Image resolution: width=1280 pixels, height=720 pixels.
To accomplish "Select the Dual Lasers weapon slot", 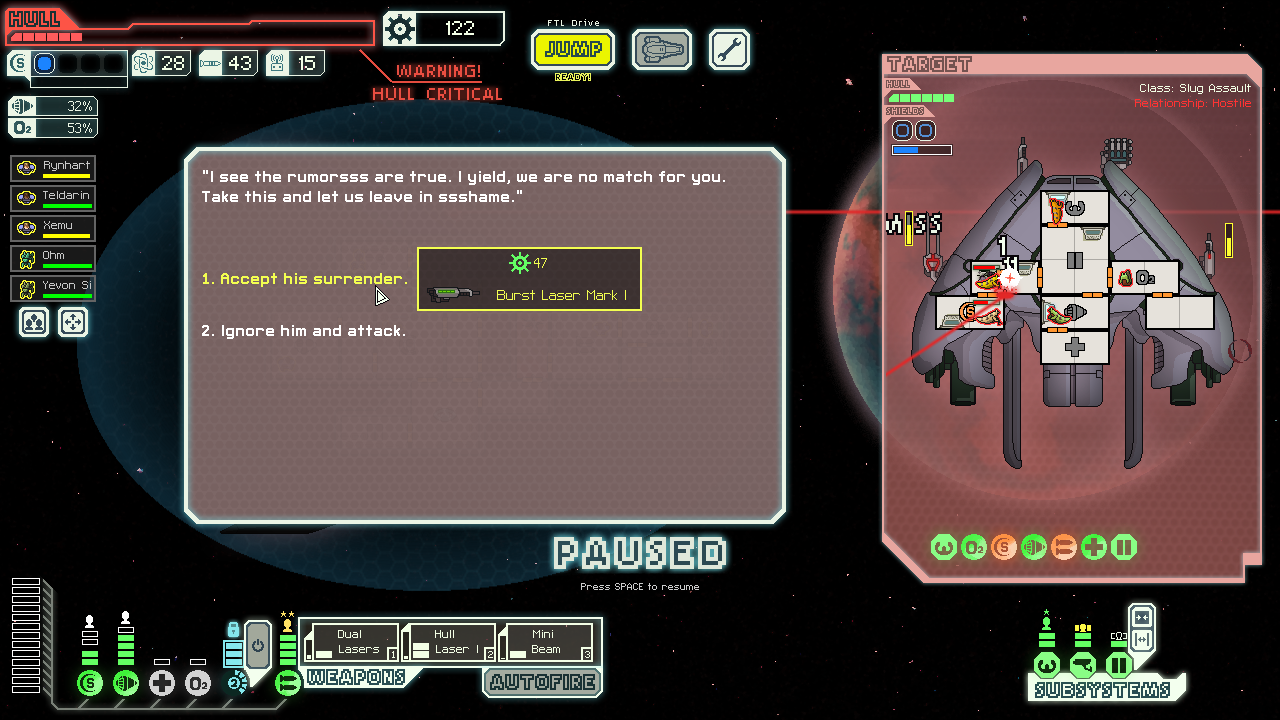I will coord(352,642).
